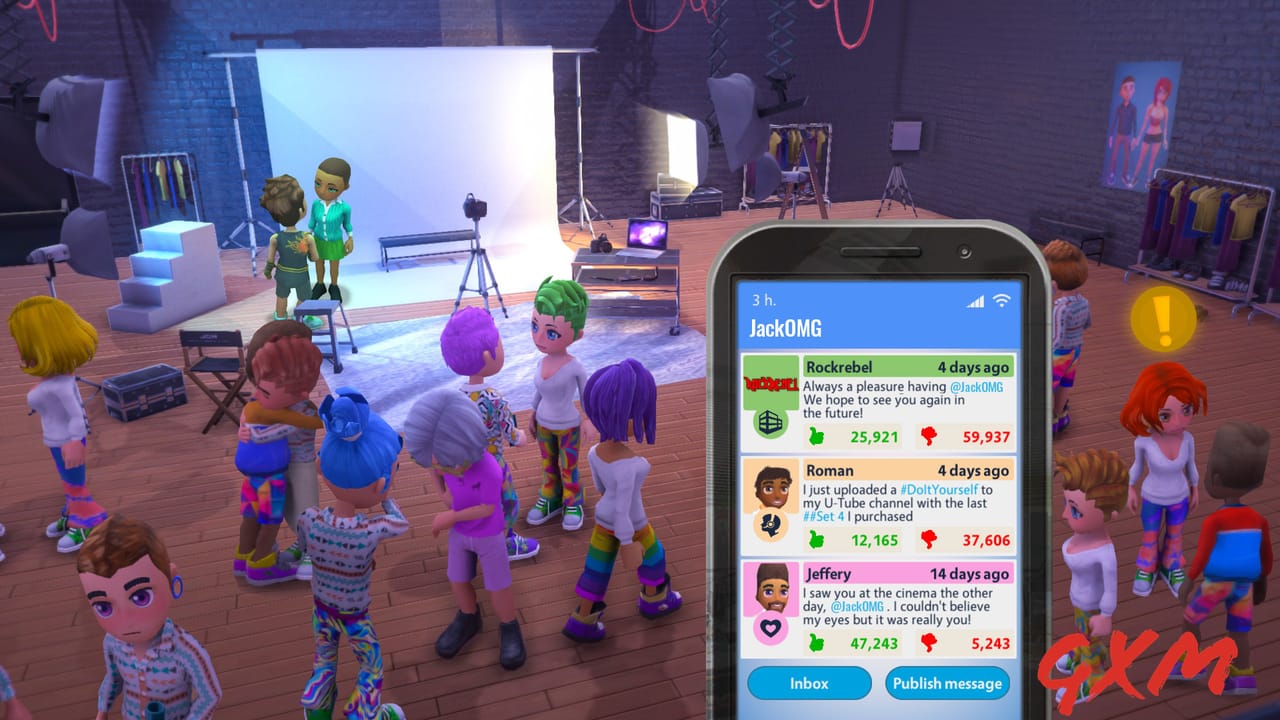
Task: Click Rockrebel's green stadium badge icon
Action: coord(770,420)
